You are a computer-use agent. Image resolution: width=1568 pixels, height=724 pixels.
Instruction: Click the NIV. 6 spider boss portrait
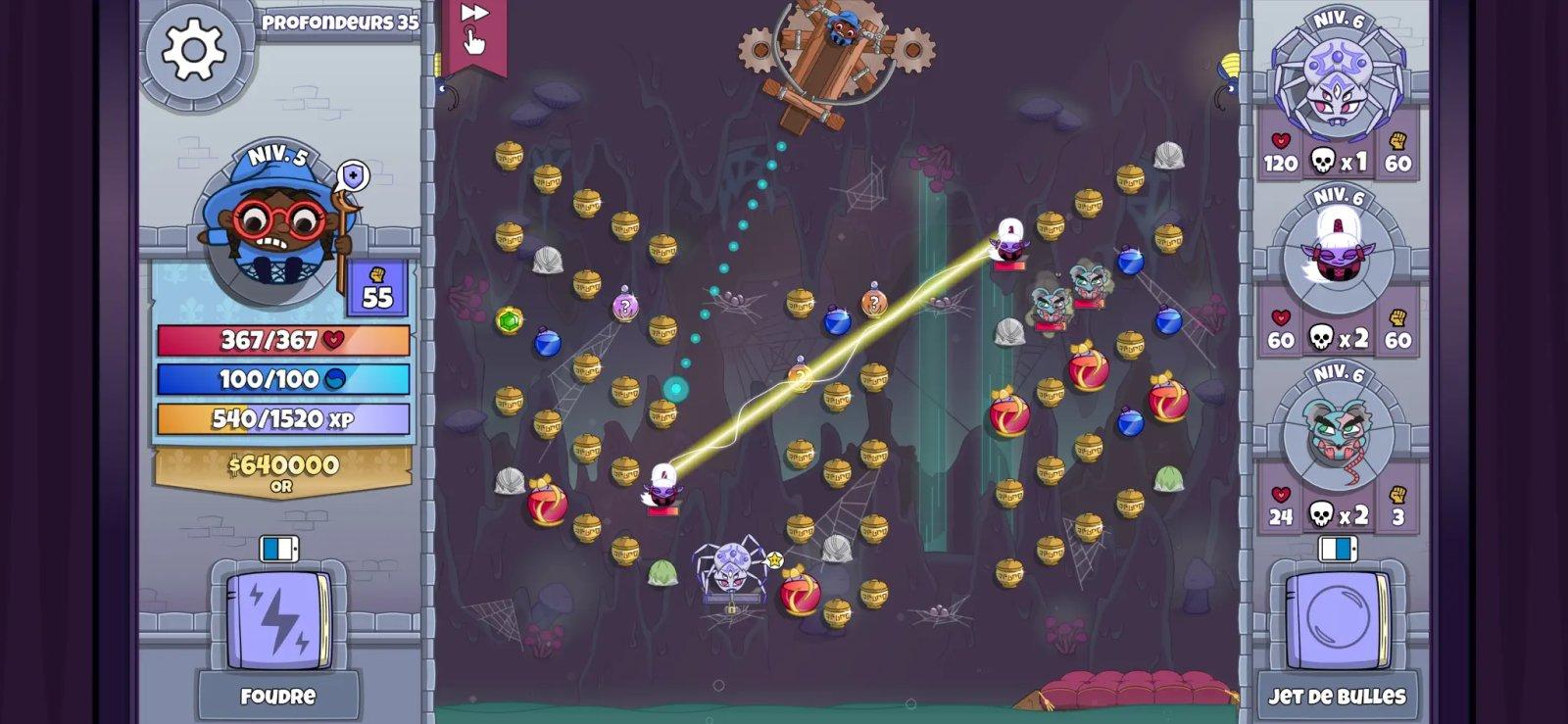[1336, 83]
